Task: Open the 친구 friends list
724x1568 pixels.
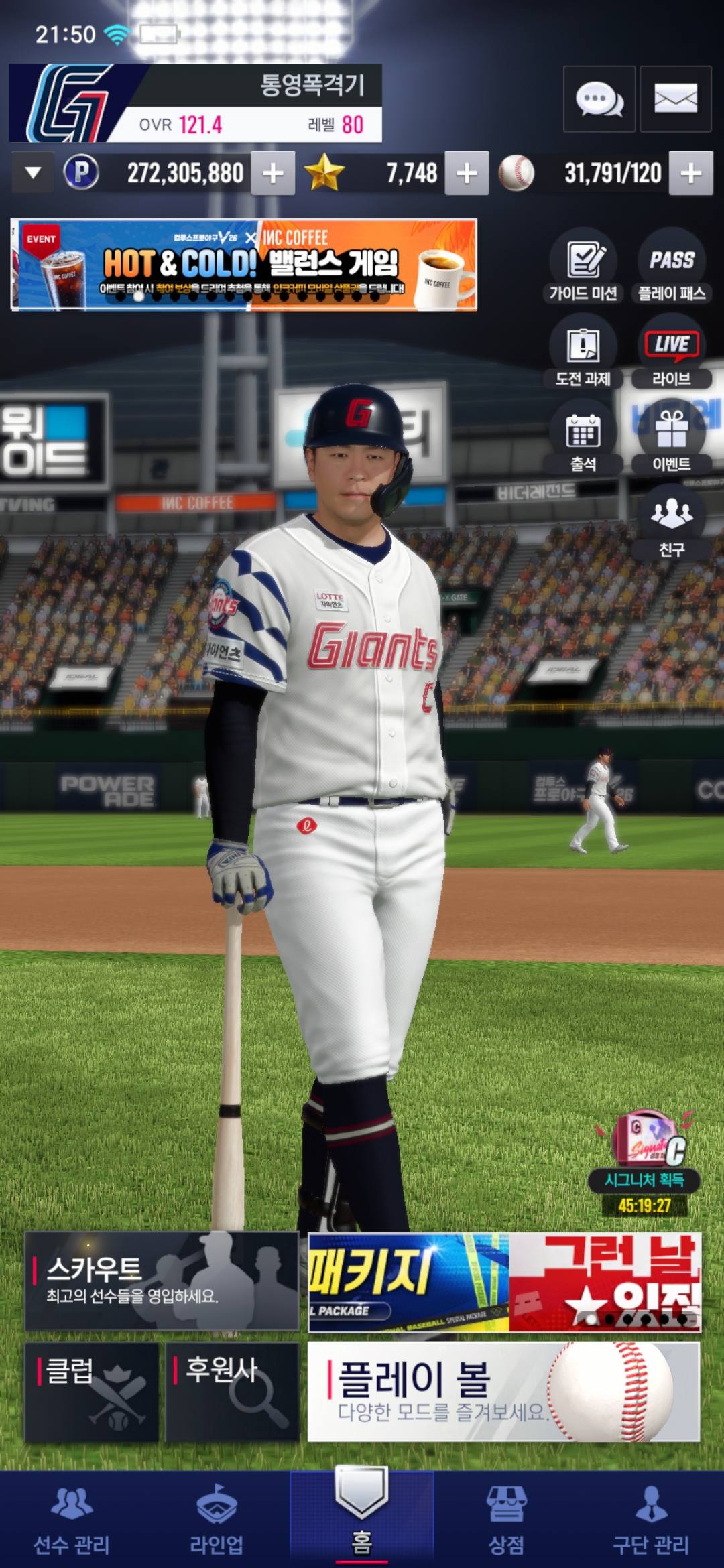Action: pyautogui.click(x=671, y=524)
